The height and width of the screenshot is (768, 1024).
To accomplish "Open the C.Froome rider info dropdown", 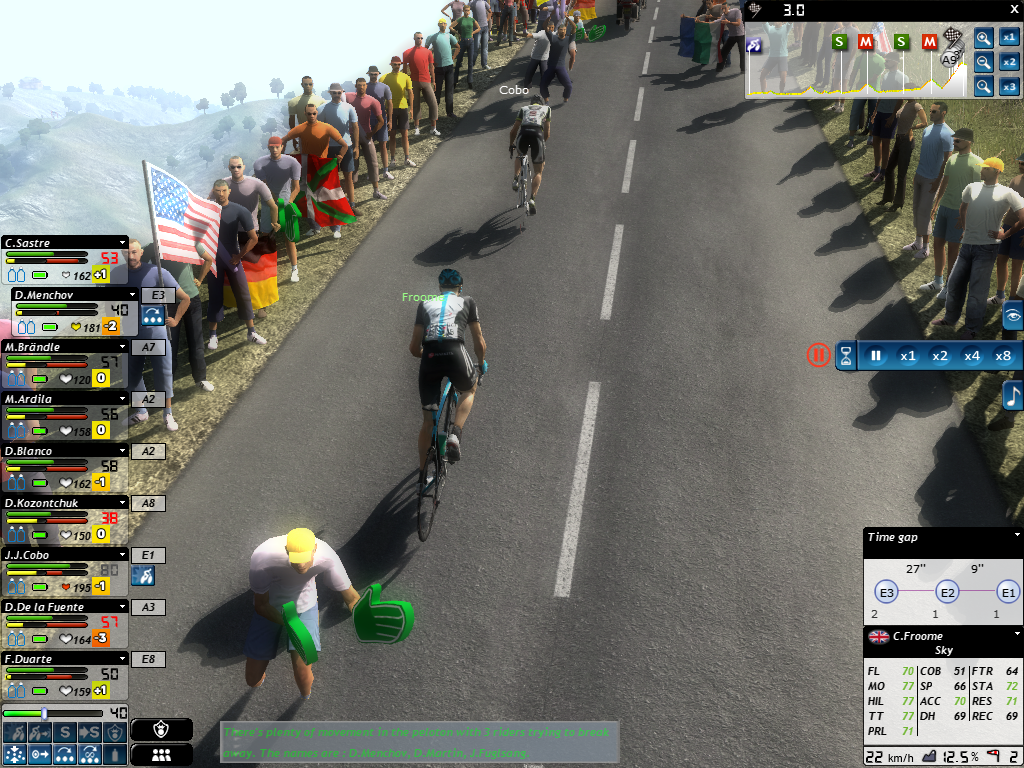I will pyautogui.click(x=1017, y=634).
